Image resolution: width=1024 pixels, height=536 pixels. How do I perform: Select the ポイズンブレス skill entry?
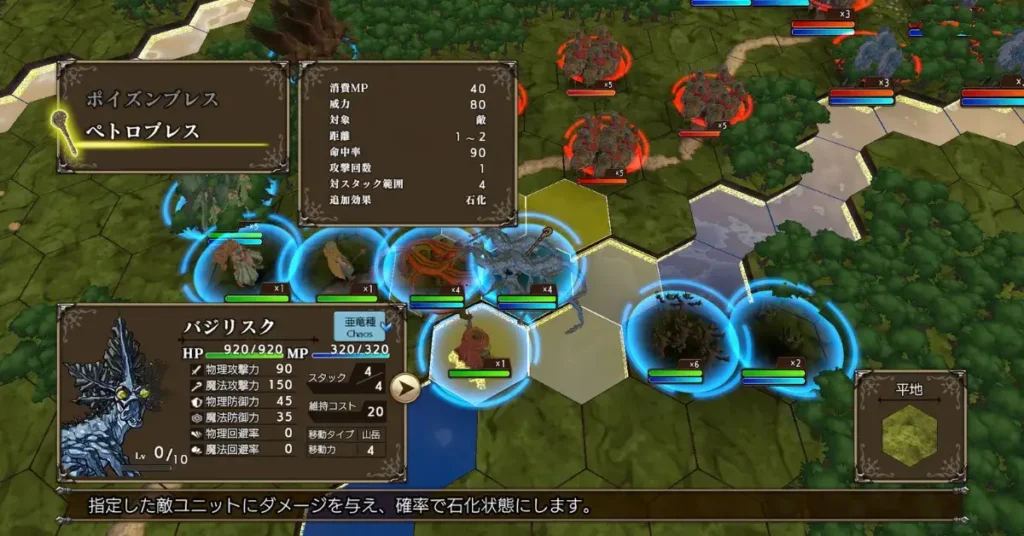(x=153, y=100)
